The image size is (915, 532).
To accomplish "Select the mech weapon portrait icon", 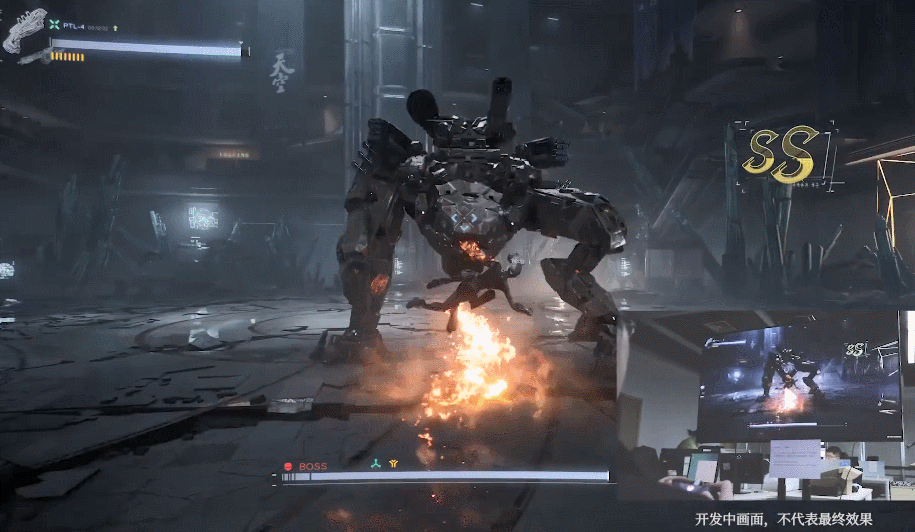I will (25, 29).
